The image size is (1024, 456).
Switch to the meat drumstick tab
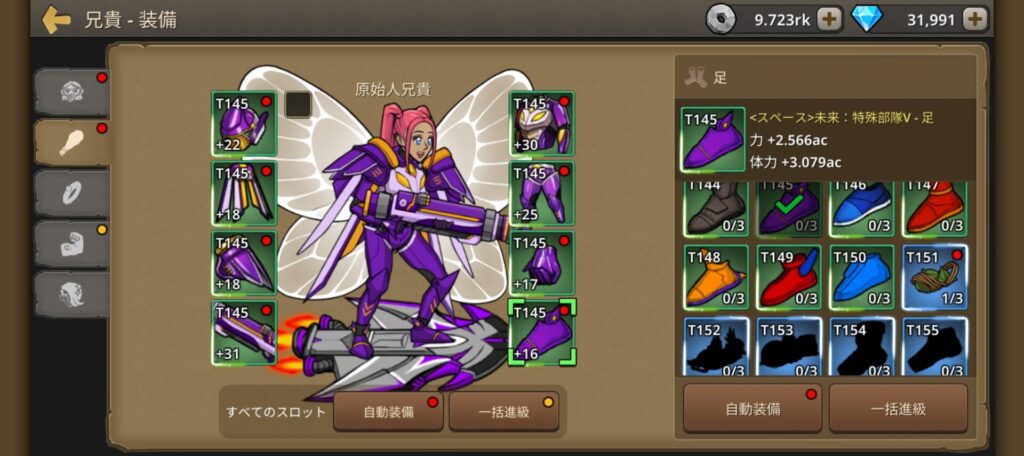click(x=71, y=142)
